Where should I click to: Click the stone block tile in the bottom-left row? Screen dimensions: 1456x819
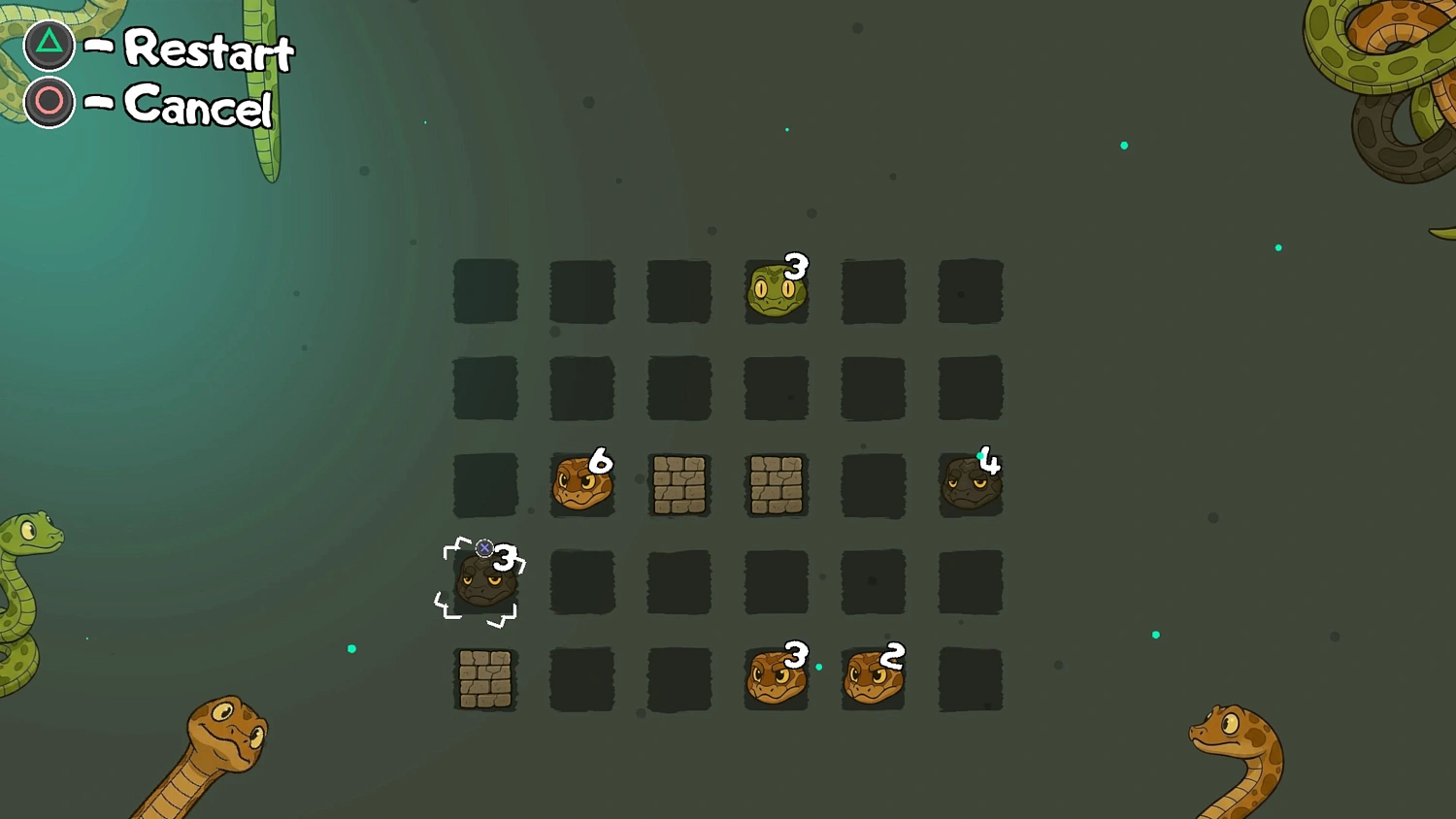(485, 679)
